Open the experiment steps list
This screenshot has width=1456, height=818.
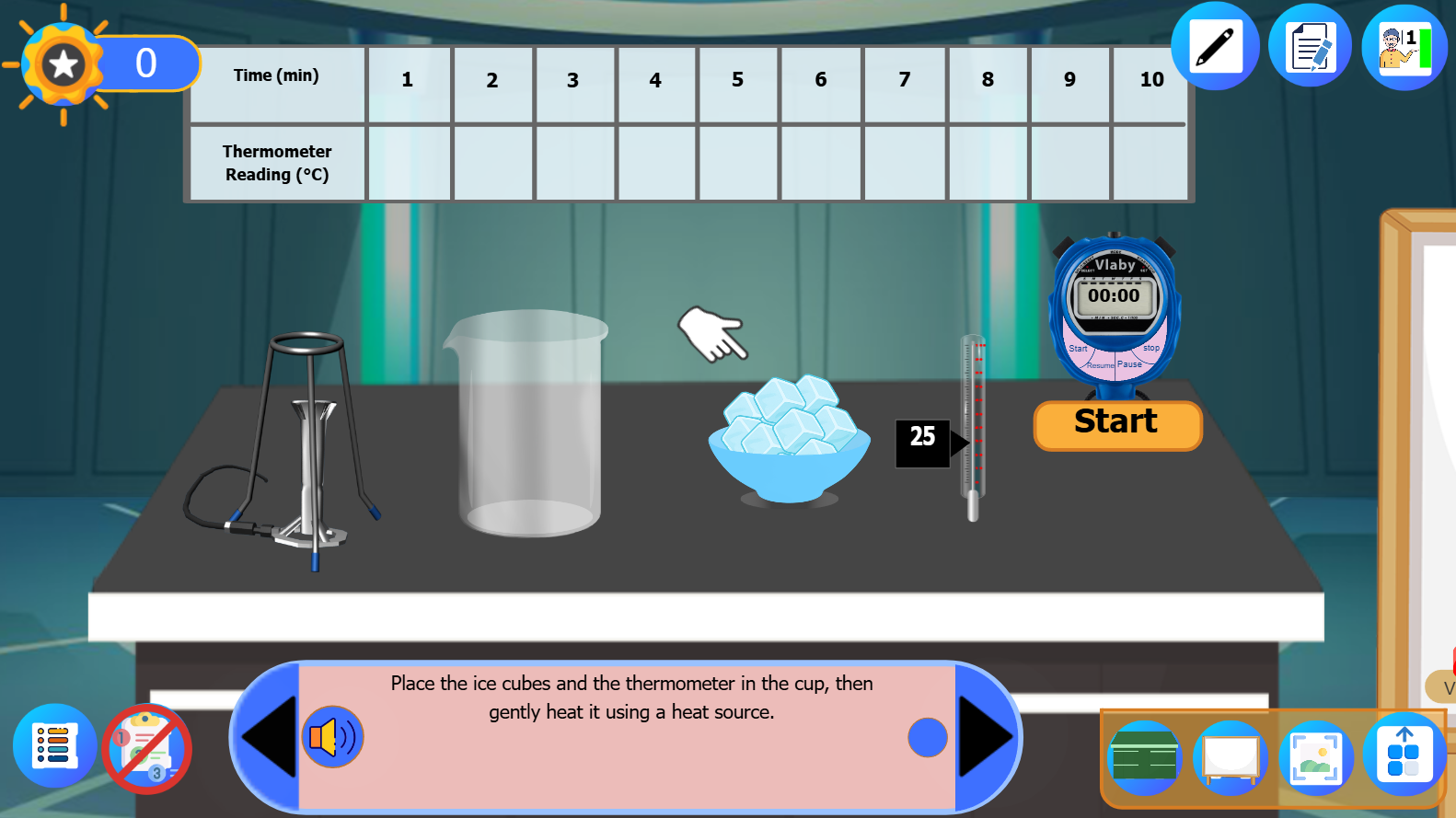[55, 747]
